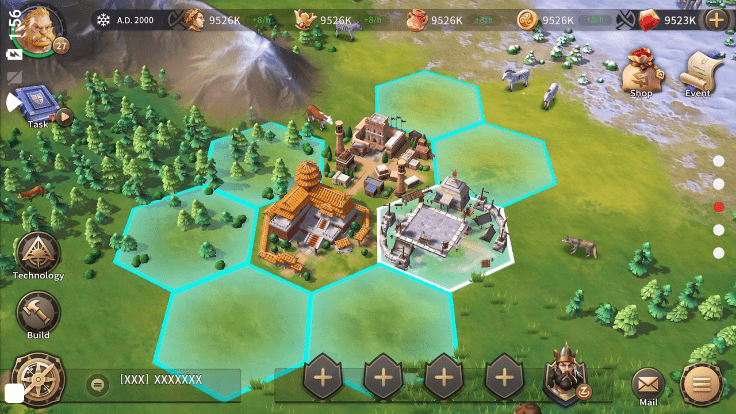Viewport: 736px width, 414px height.
Task: Click the chat bubble icon in chat bar
Action: click(x=96, y=382)
